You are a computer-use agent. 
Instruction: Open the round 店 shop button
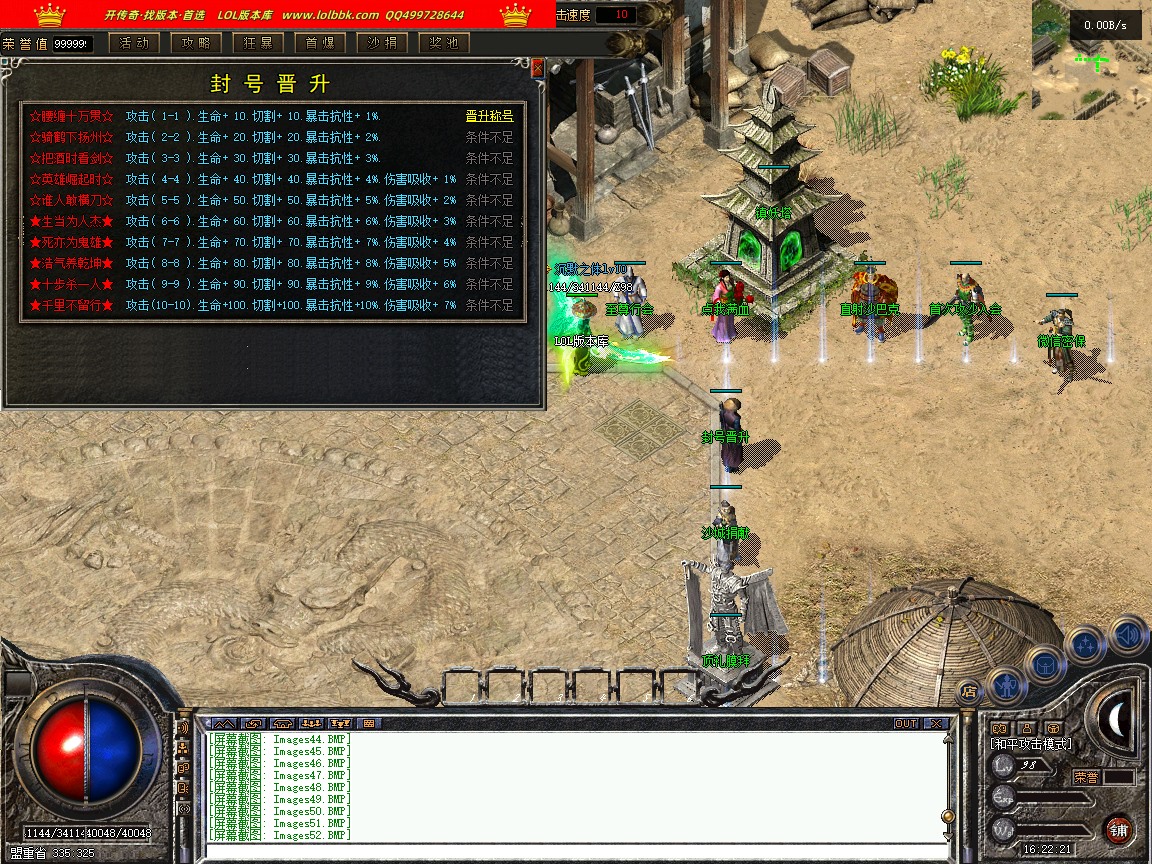(968, 690)
